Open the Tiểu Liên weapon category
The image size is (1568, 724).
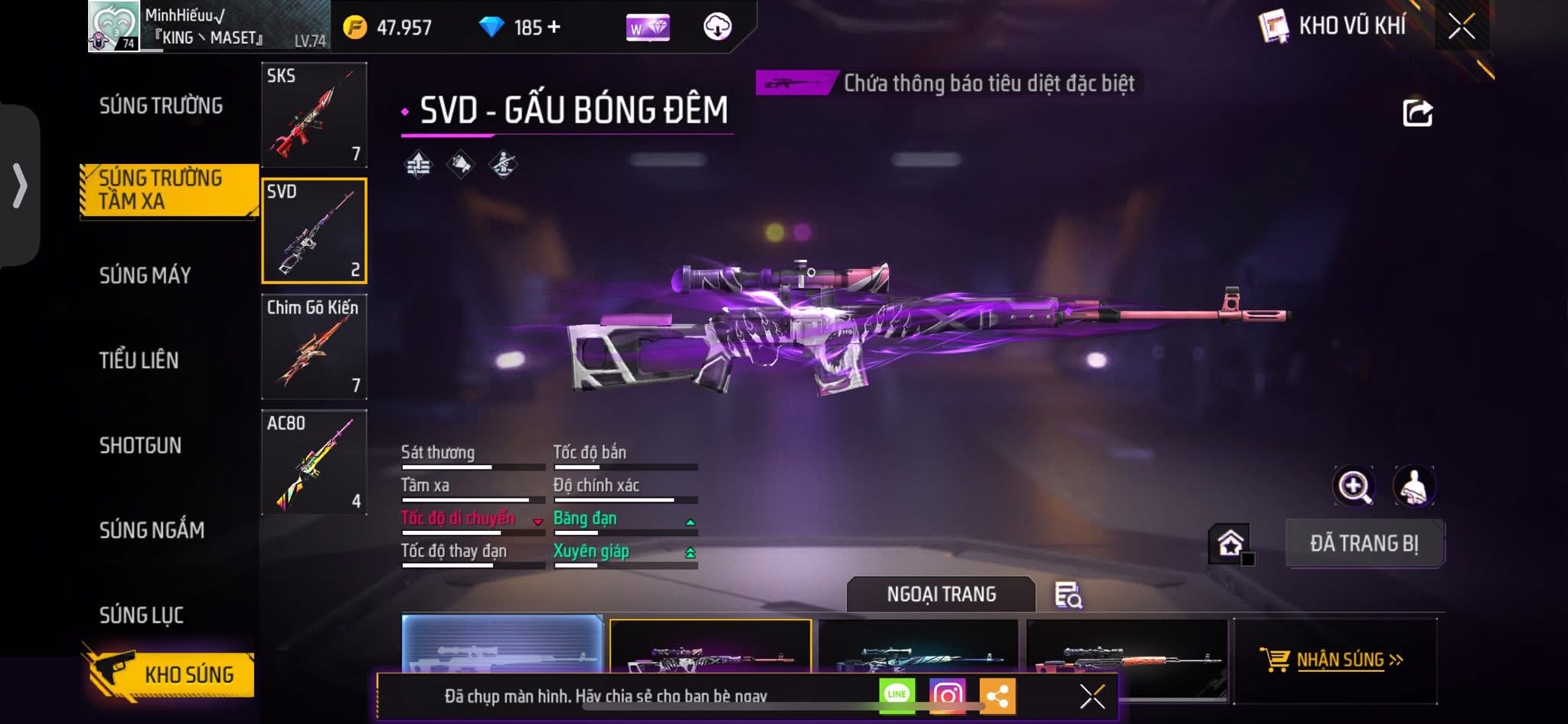[x=139, y=360]
